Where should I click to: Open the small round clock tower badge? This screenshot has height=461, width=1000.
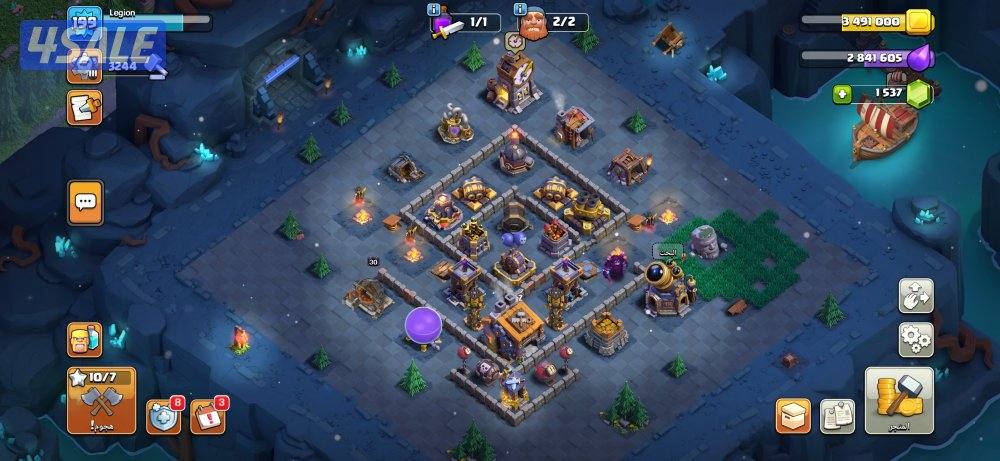click(515, 42)
